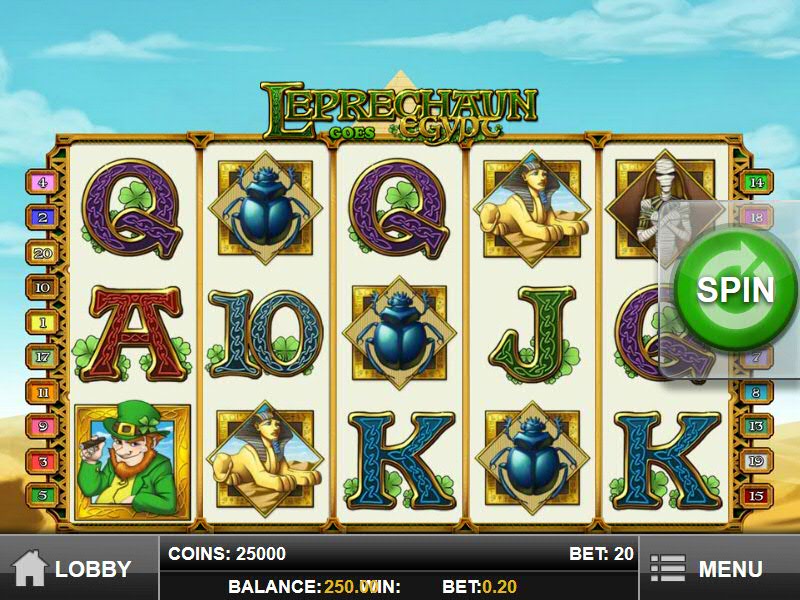Choose payline marker 15

click(756, 496)
